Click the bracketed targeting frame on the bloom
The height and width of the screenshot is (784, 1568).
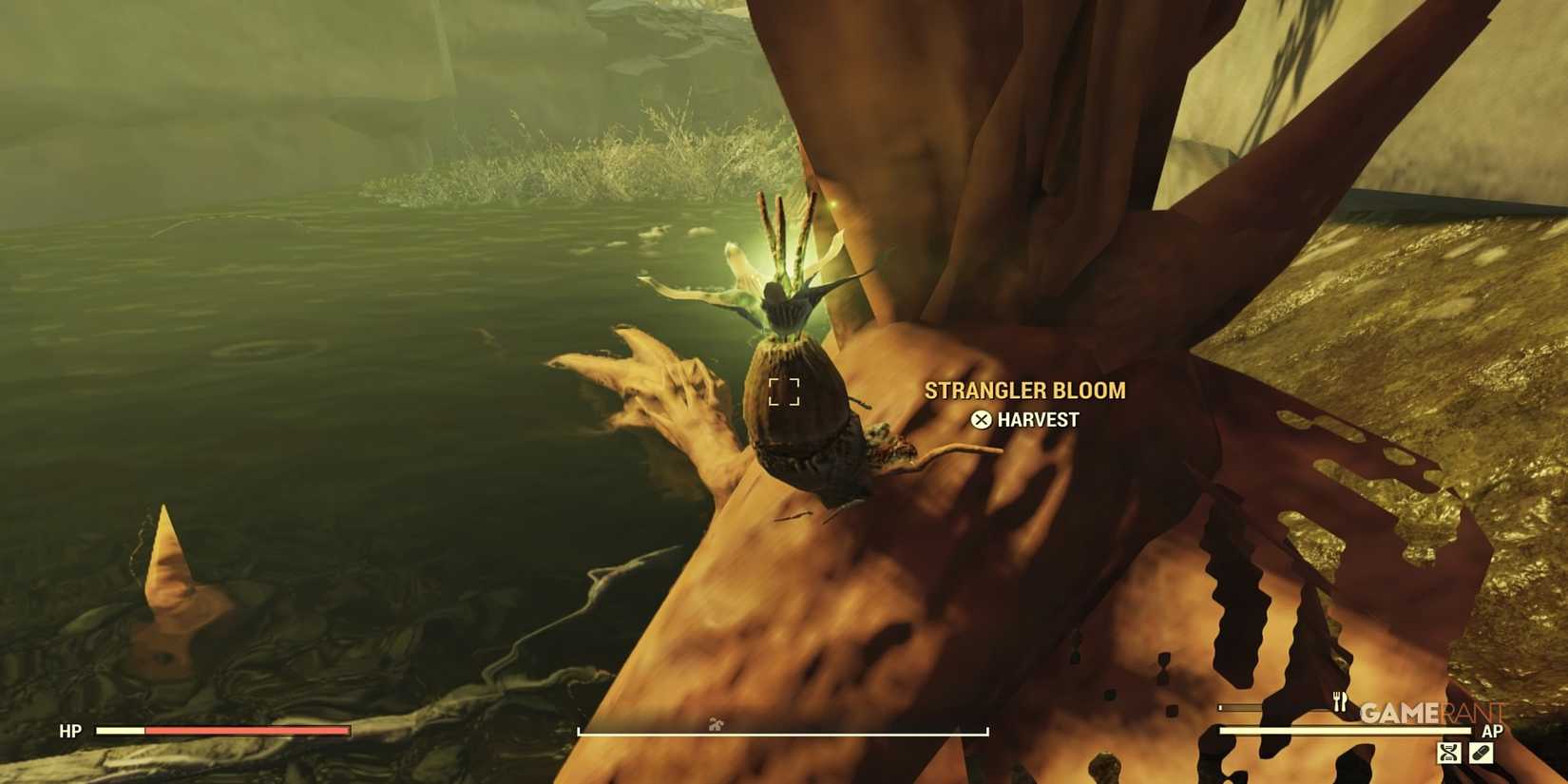[x=786, y=390]
